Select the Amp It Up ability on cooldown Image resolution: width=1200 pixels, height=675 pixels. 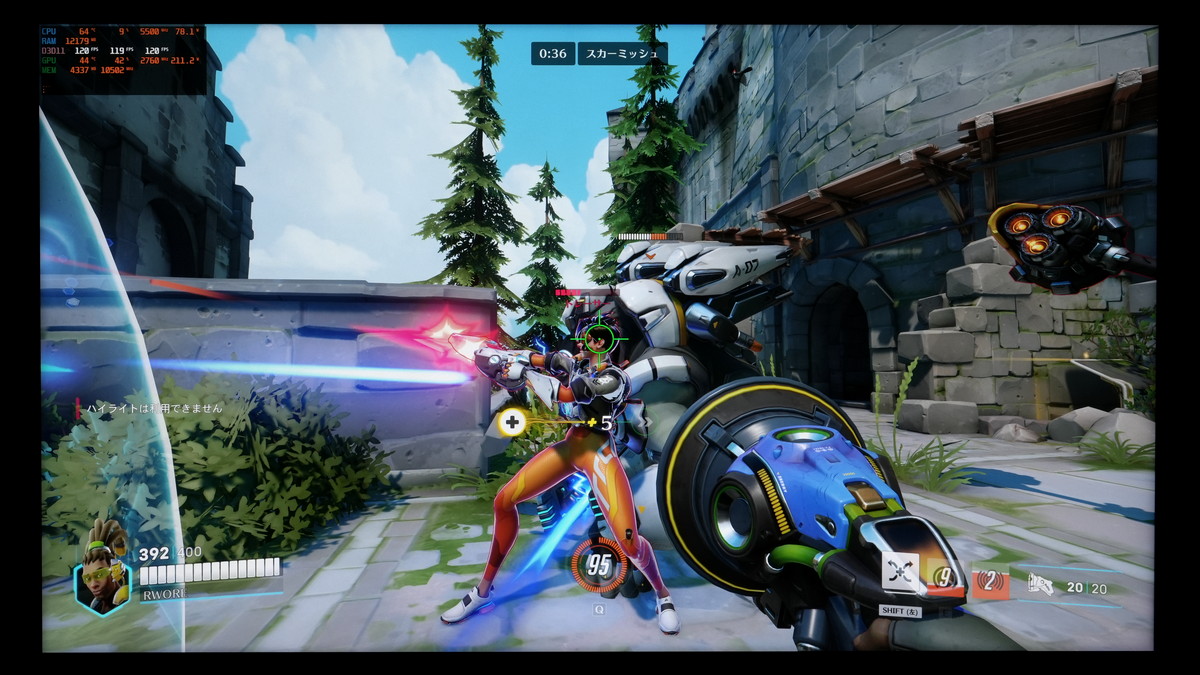pos(944,576)
